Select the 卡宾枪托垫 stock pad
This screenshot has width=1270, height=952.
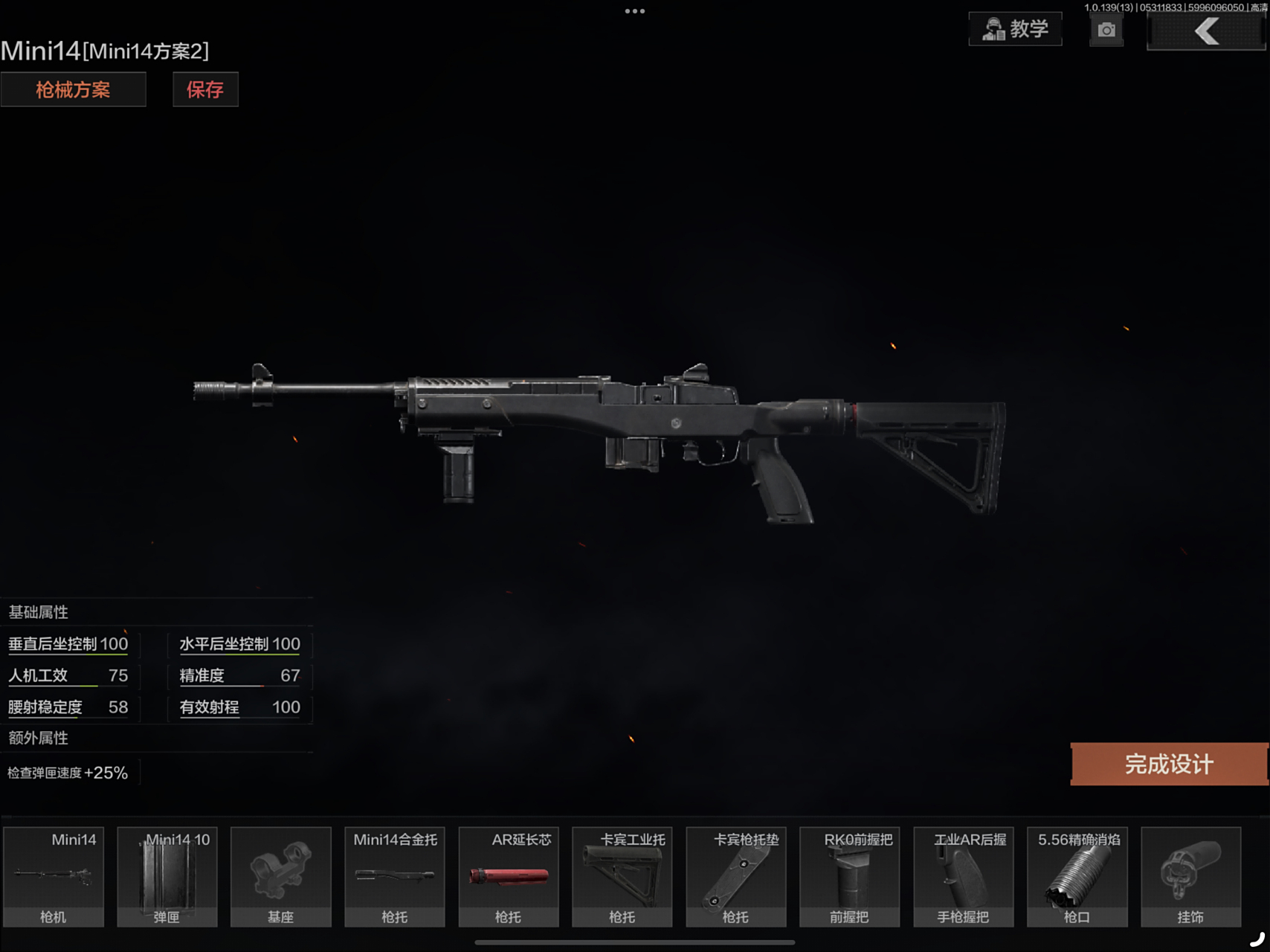pos(736,876)
